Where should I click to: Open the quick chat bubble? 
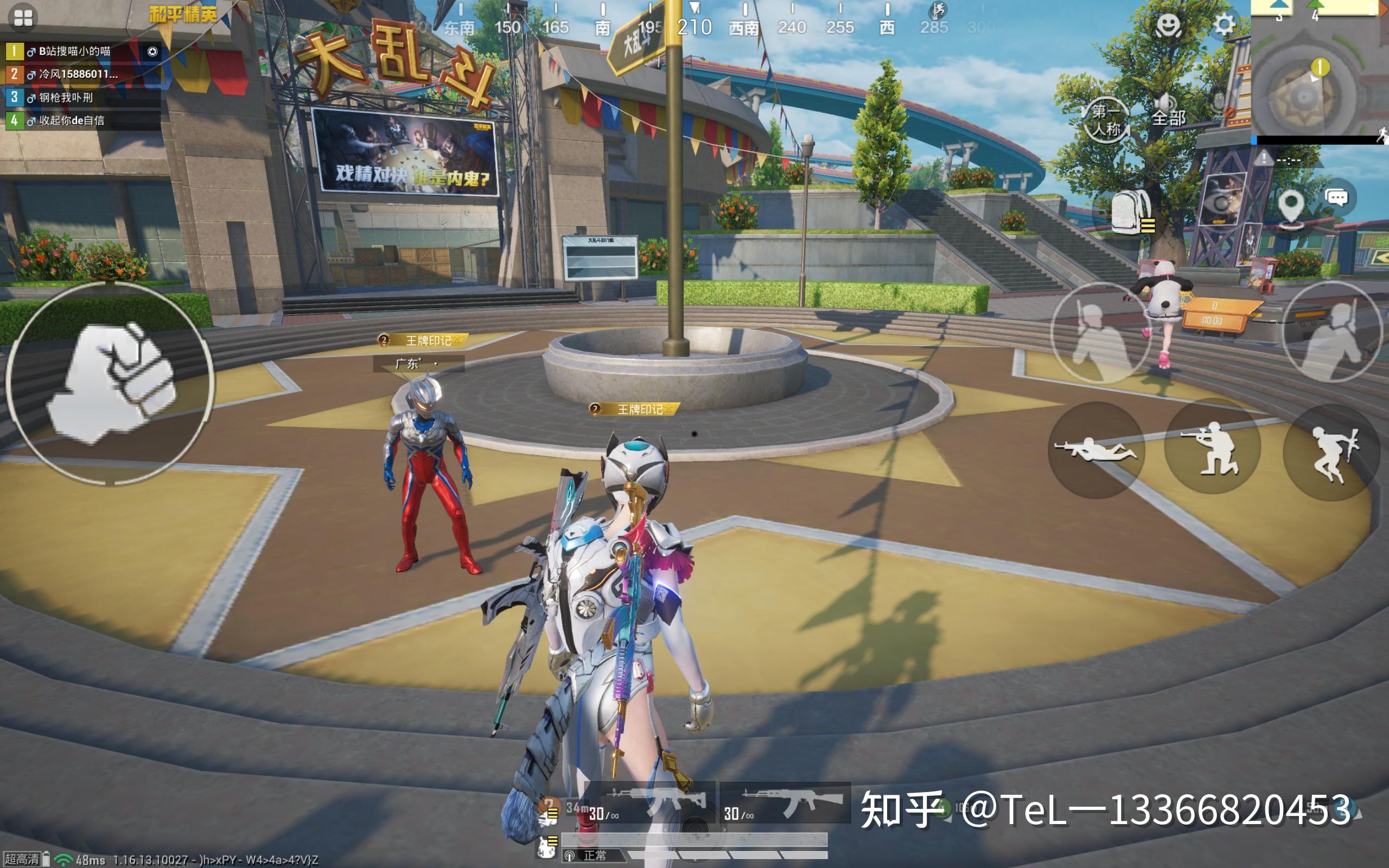(1336, 199)
